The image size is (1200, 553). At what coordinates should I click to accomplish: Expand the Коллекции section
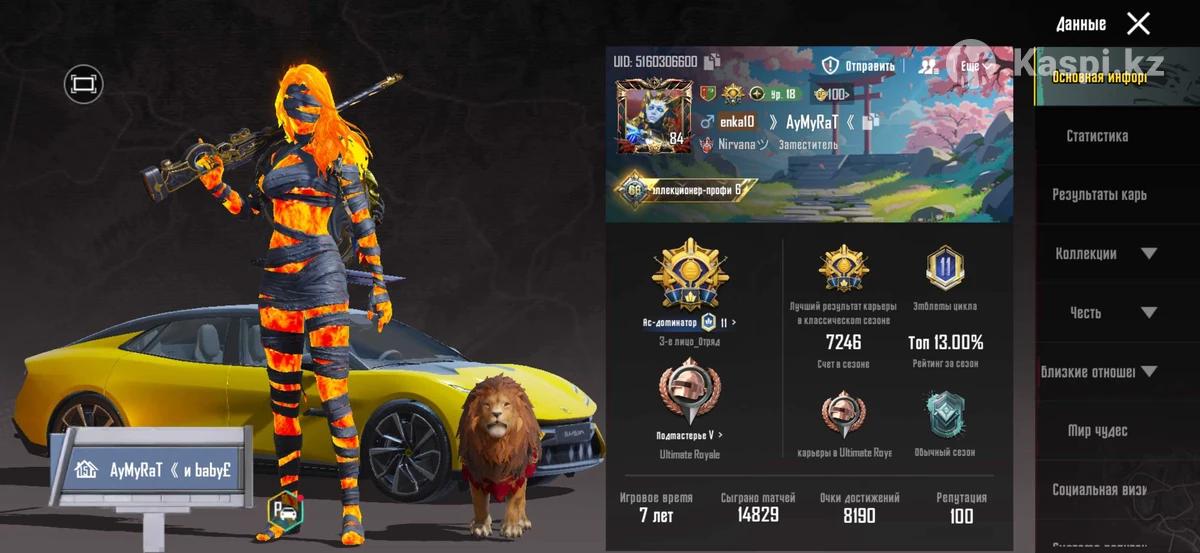(1148, 254)
